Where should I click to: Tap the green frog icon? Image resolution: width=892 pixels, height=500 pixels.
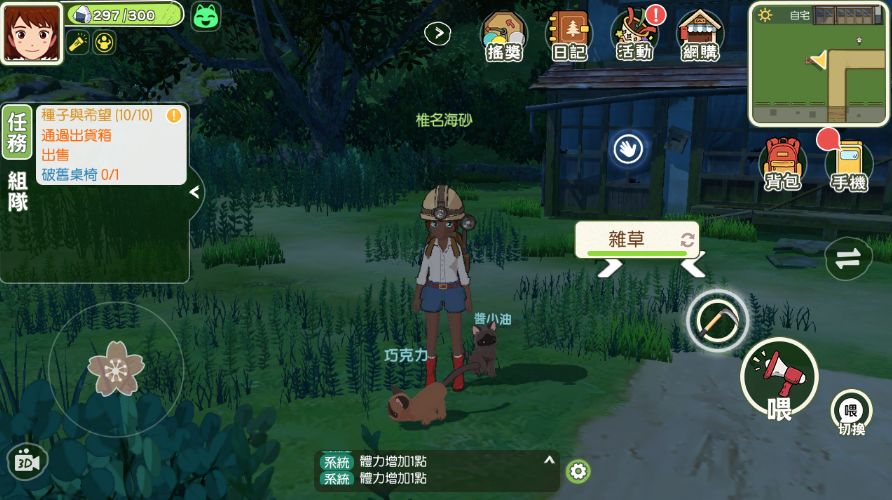(207, 15)
